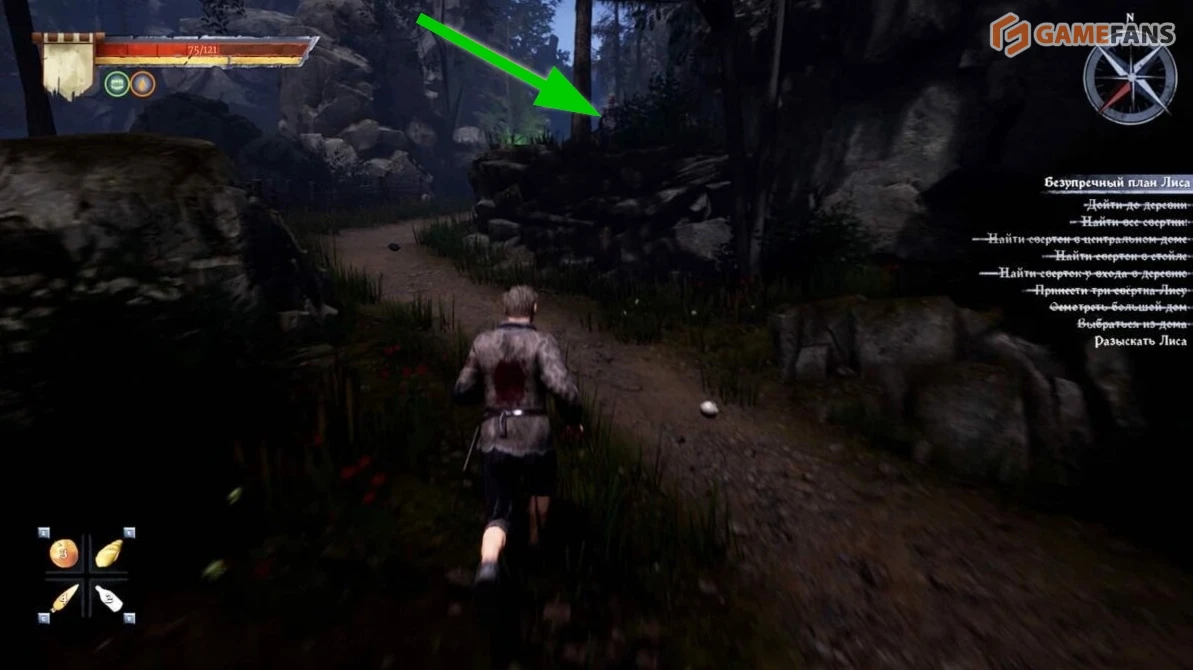Click the orange flame status icon
This screenshot has height=670, width=1193.
click(x=143, y=84)
